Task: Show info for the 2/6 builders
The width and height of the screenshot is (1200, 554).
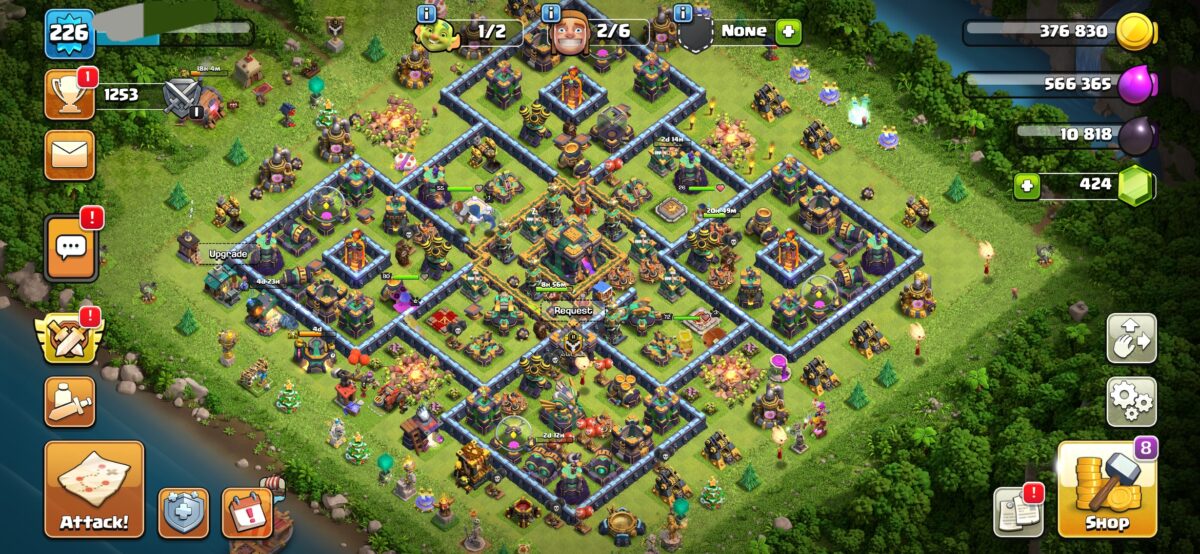Action: [550, 13]
